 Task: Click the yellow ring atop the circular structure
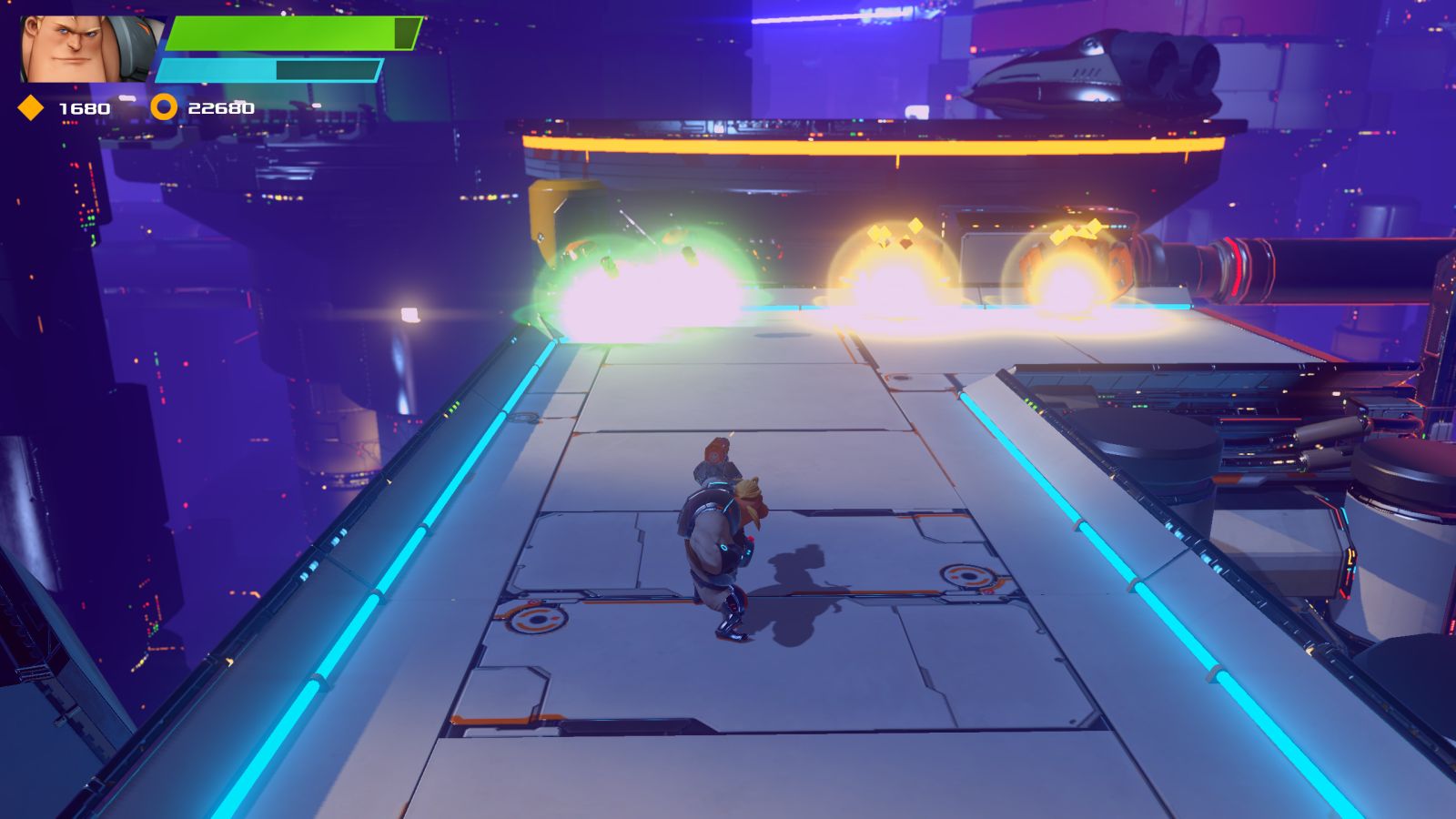click(864, 141)
